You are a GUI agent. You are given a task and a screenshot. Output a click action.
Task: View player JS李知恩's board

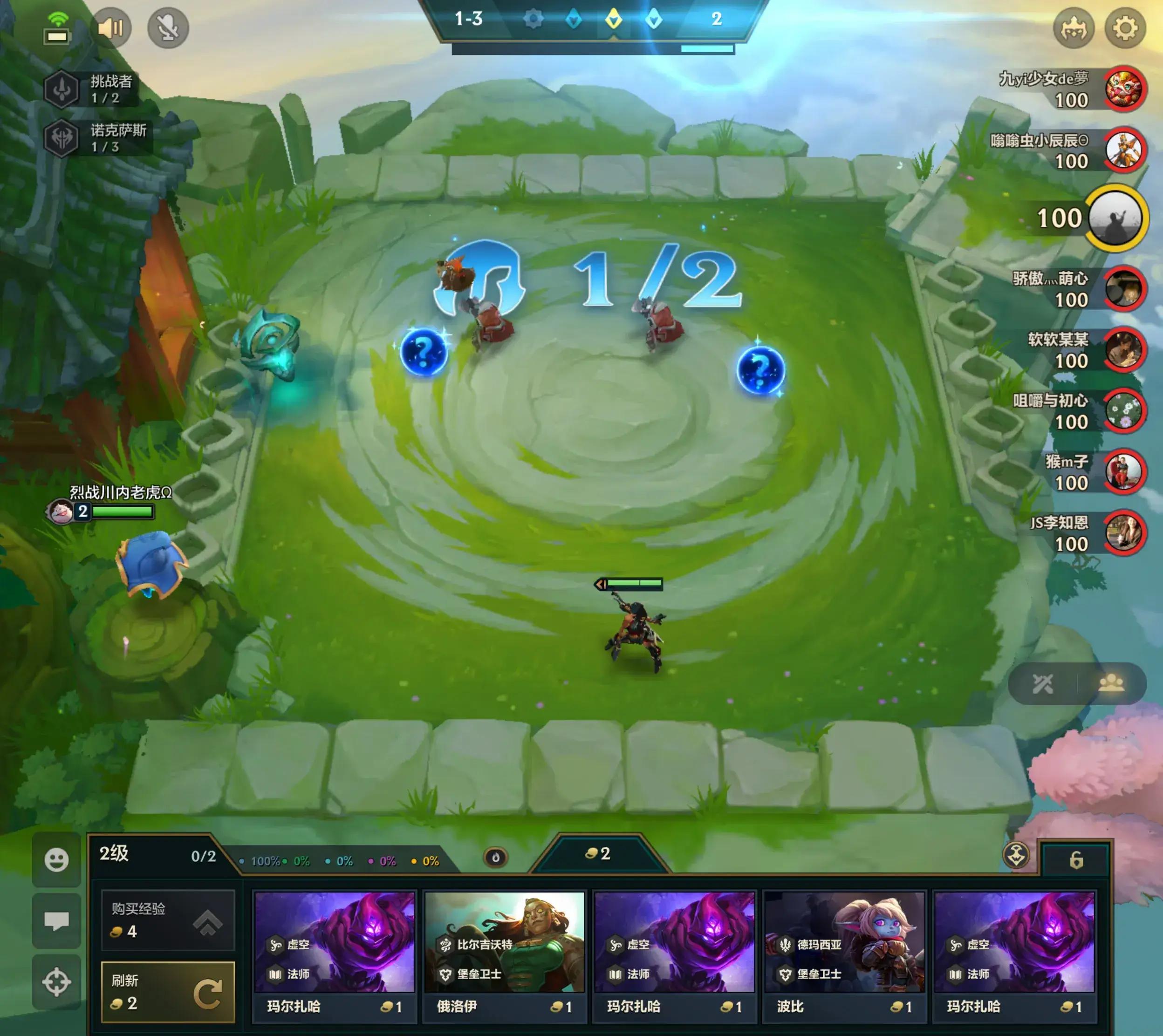pos(1124,533)
